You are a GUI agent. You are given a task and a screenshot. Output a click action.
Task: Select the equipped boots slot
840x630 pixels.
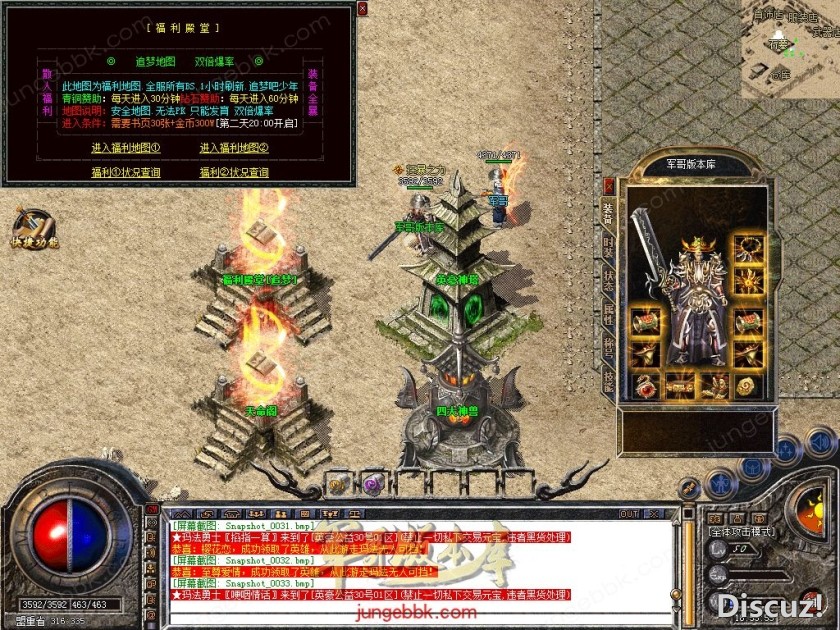pos(713,385)
